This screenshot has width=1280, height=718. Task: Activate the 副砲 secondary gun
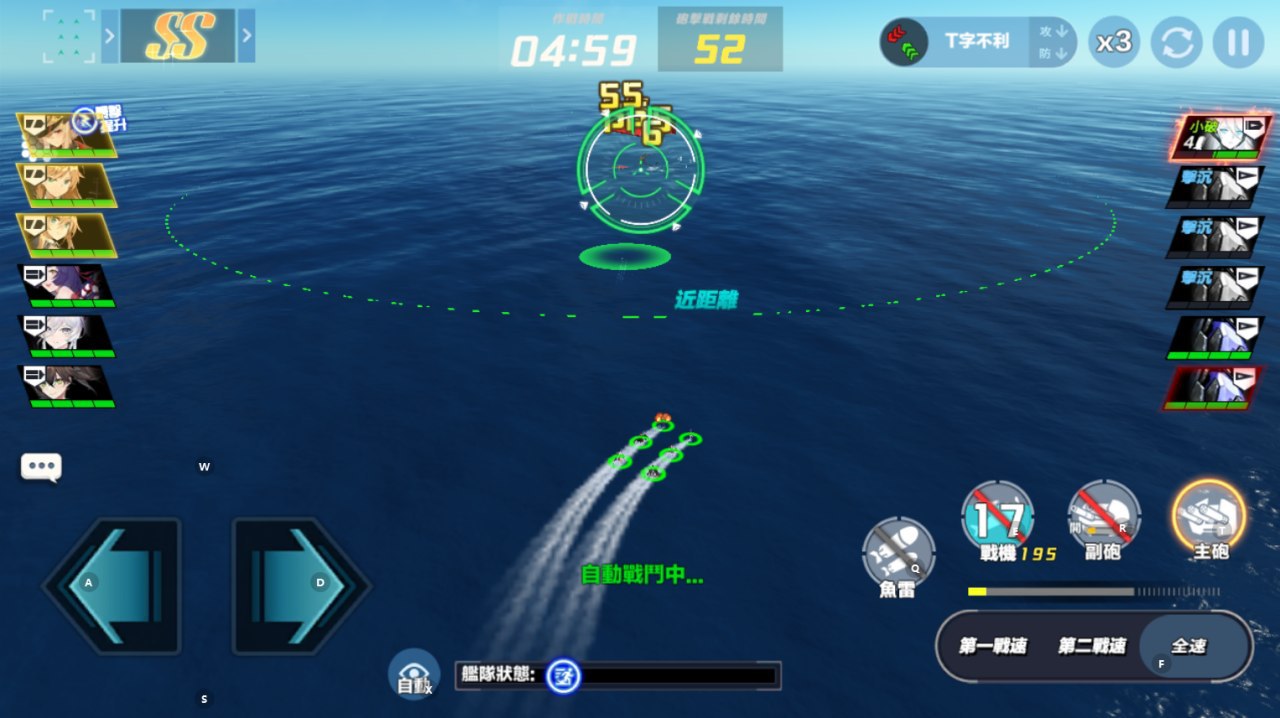tap(1104, 516)
